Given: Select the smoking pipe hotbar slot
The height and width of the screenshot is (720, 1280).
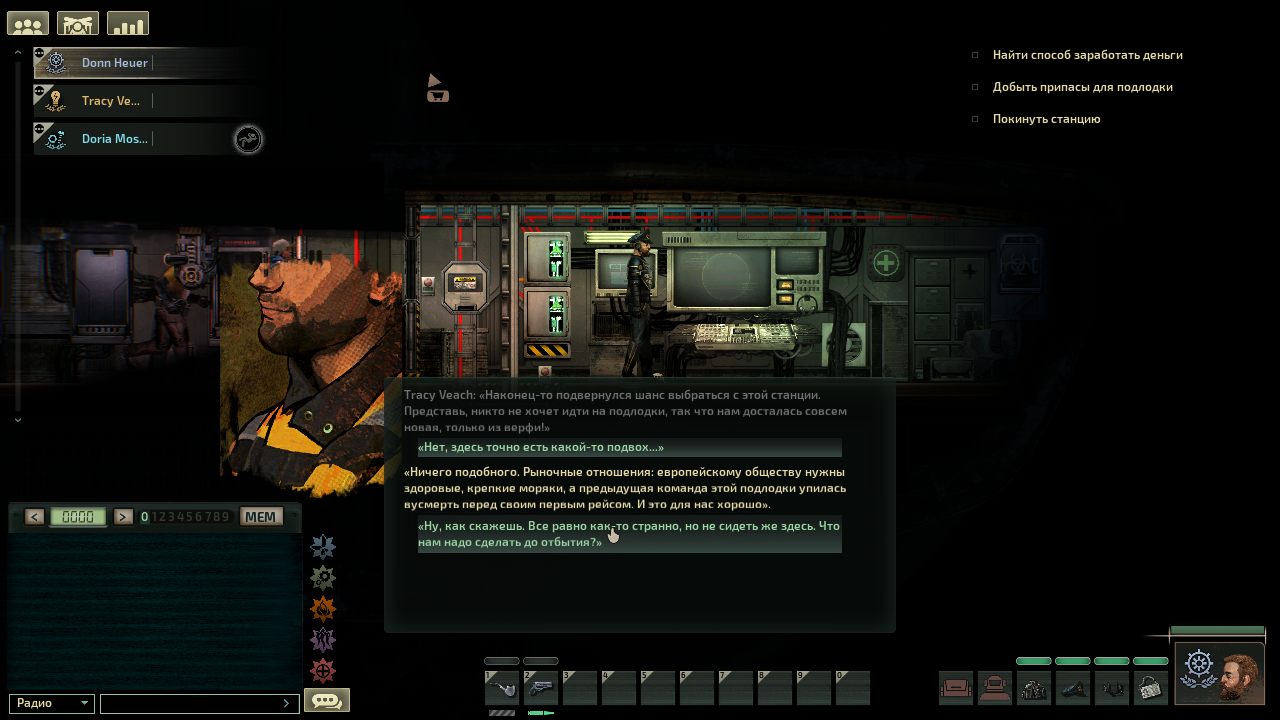Looking at the screenshot, I should pos(501,688).
